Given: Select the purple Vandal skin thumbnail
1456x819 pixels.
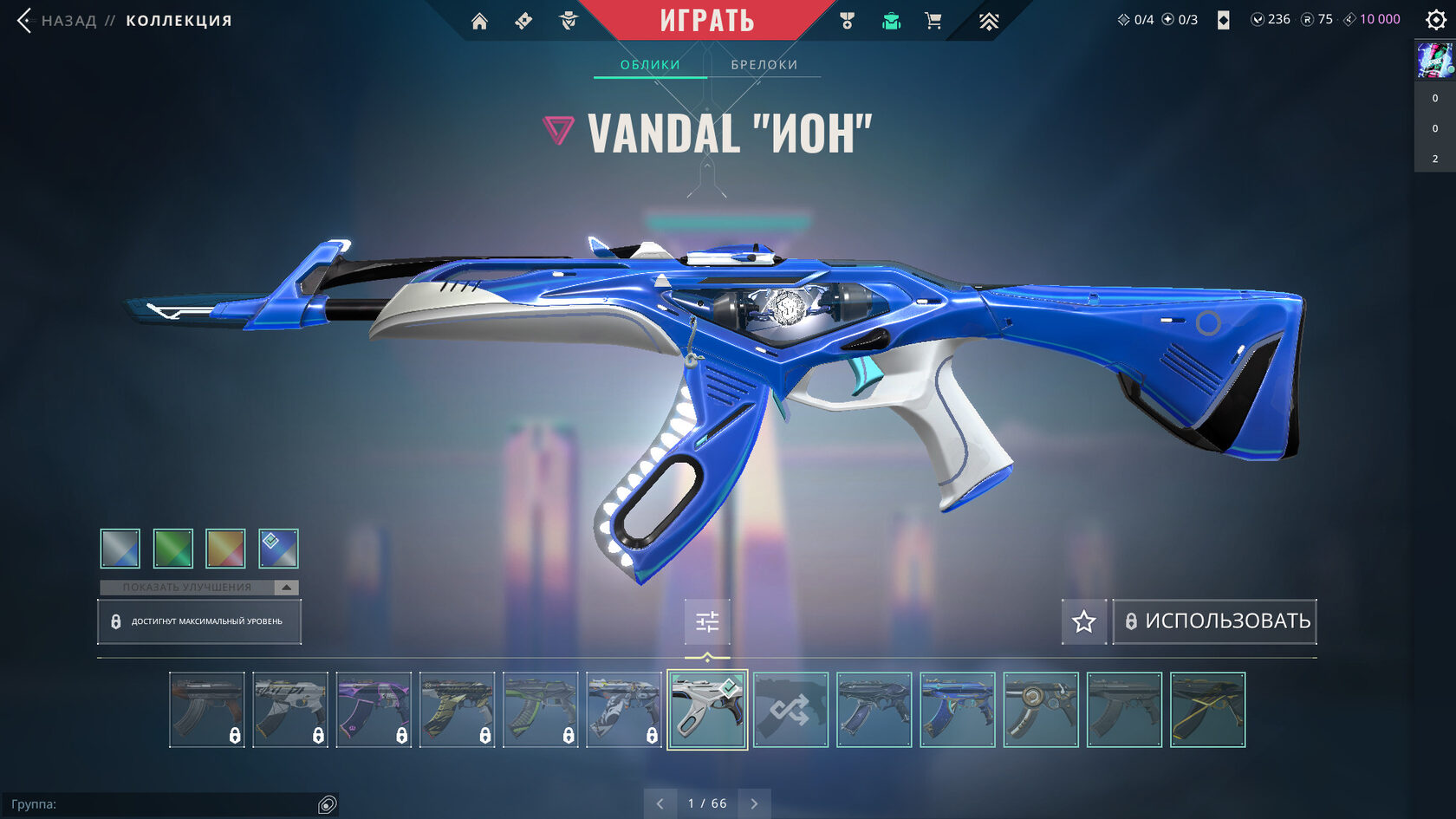Looking at the screenshot, I should click(374, 710).
